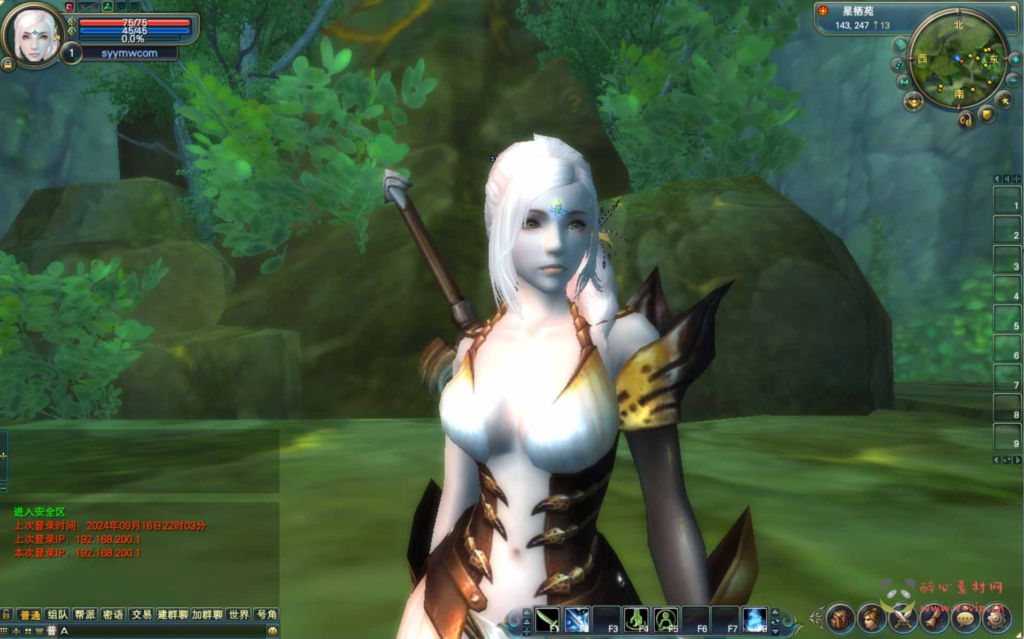Choose the 密语 whisper chat tab

point(113,614)
